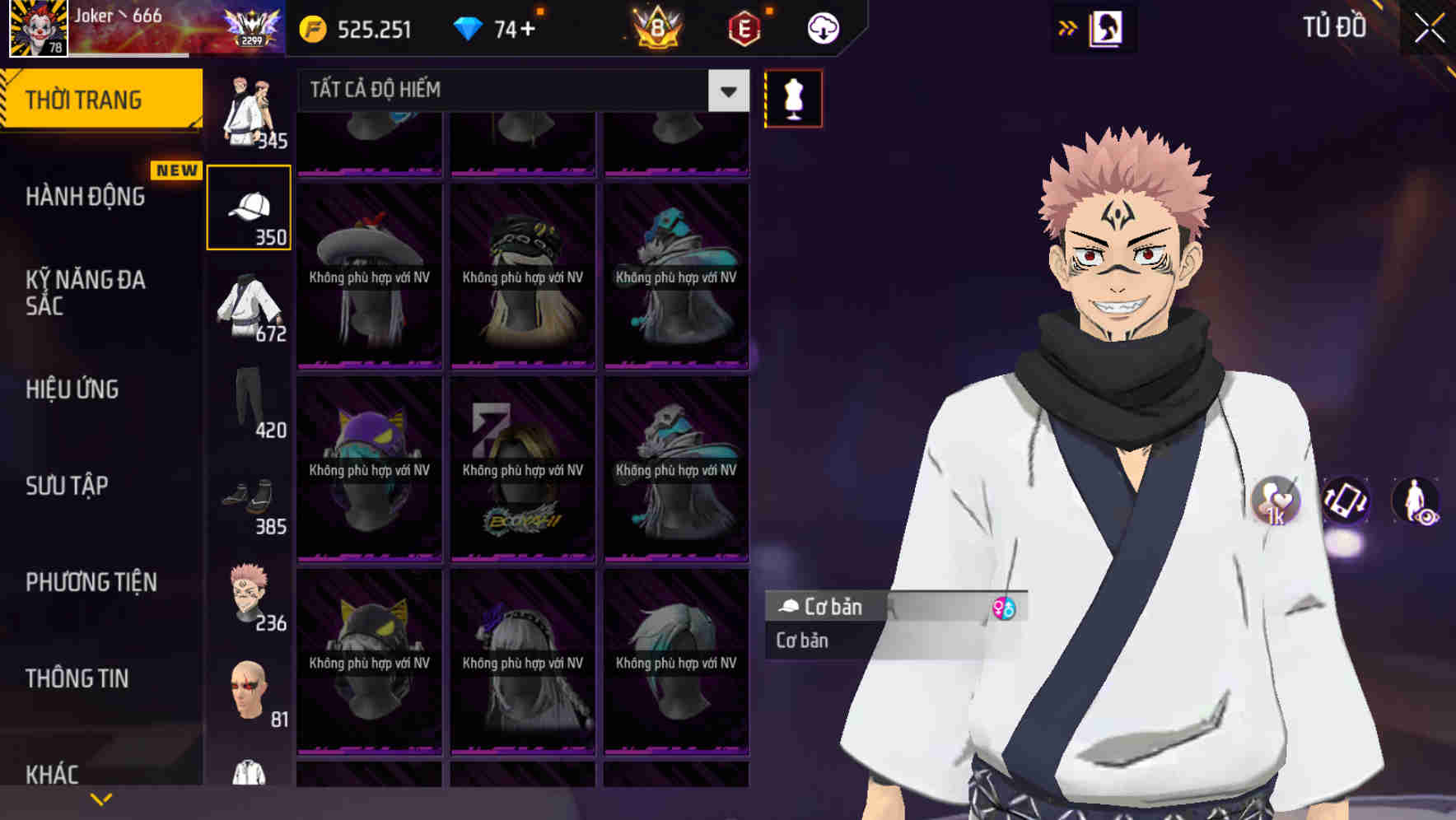
Task: Open the hairstyle category icon labeled 236
Action: [x=249, y=593]
